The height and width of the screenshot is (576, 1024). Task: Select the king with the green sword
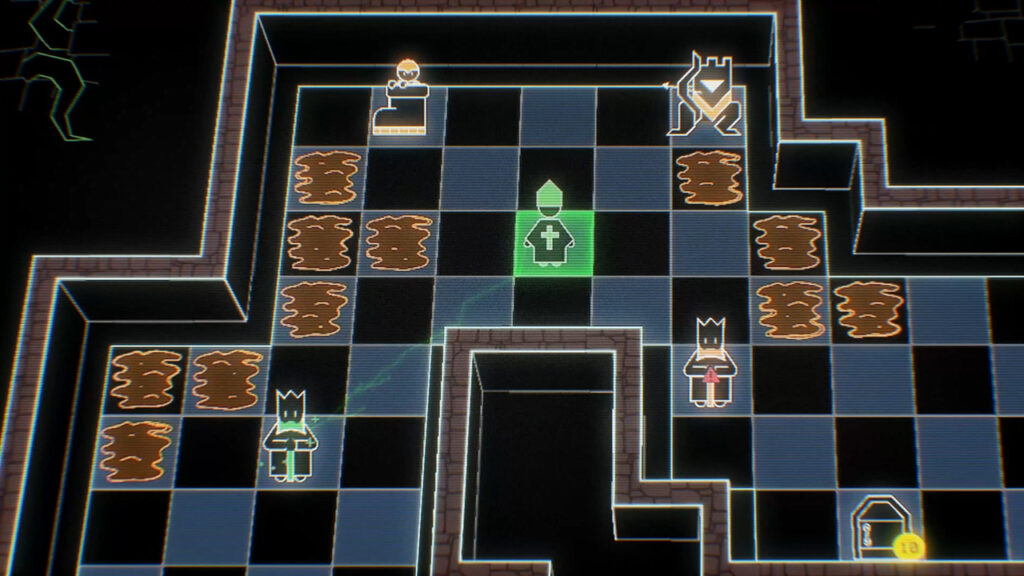pos(290,436)
